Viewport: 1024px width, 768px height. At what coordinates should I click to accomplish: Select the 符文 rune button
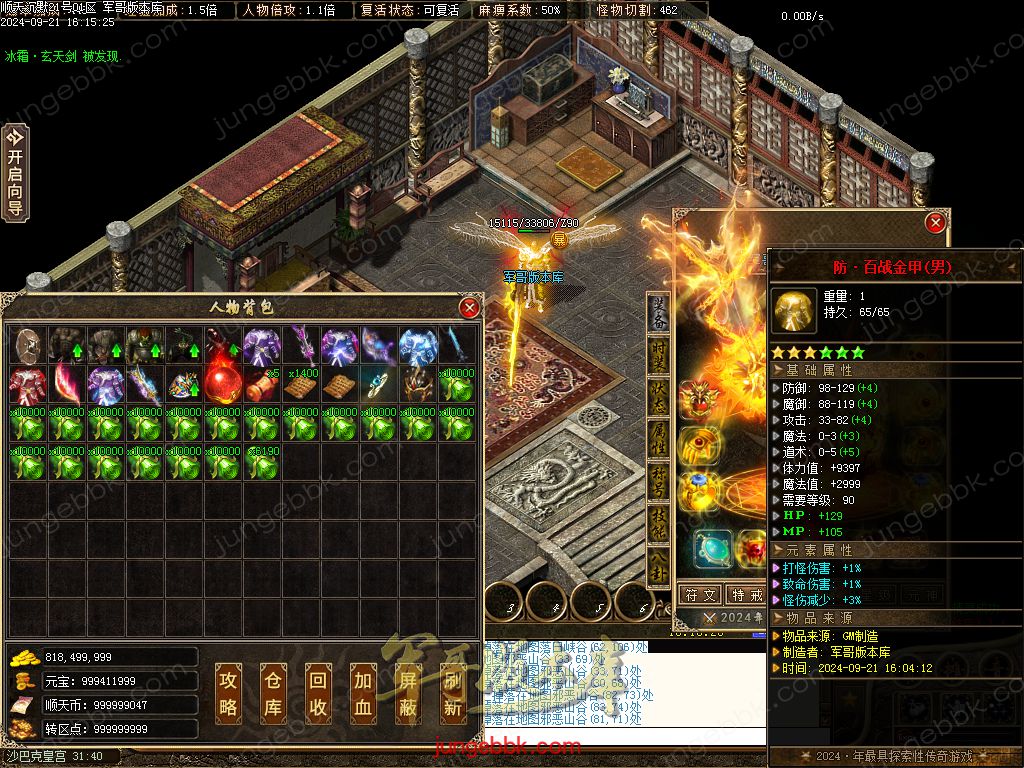tap(700, 595)
